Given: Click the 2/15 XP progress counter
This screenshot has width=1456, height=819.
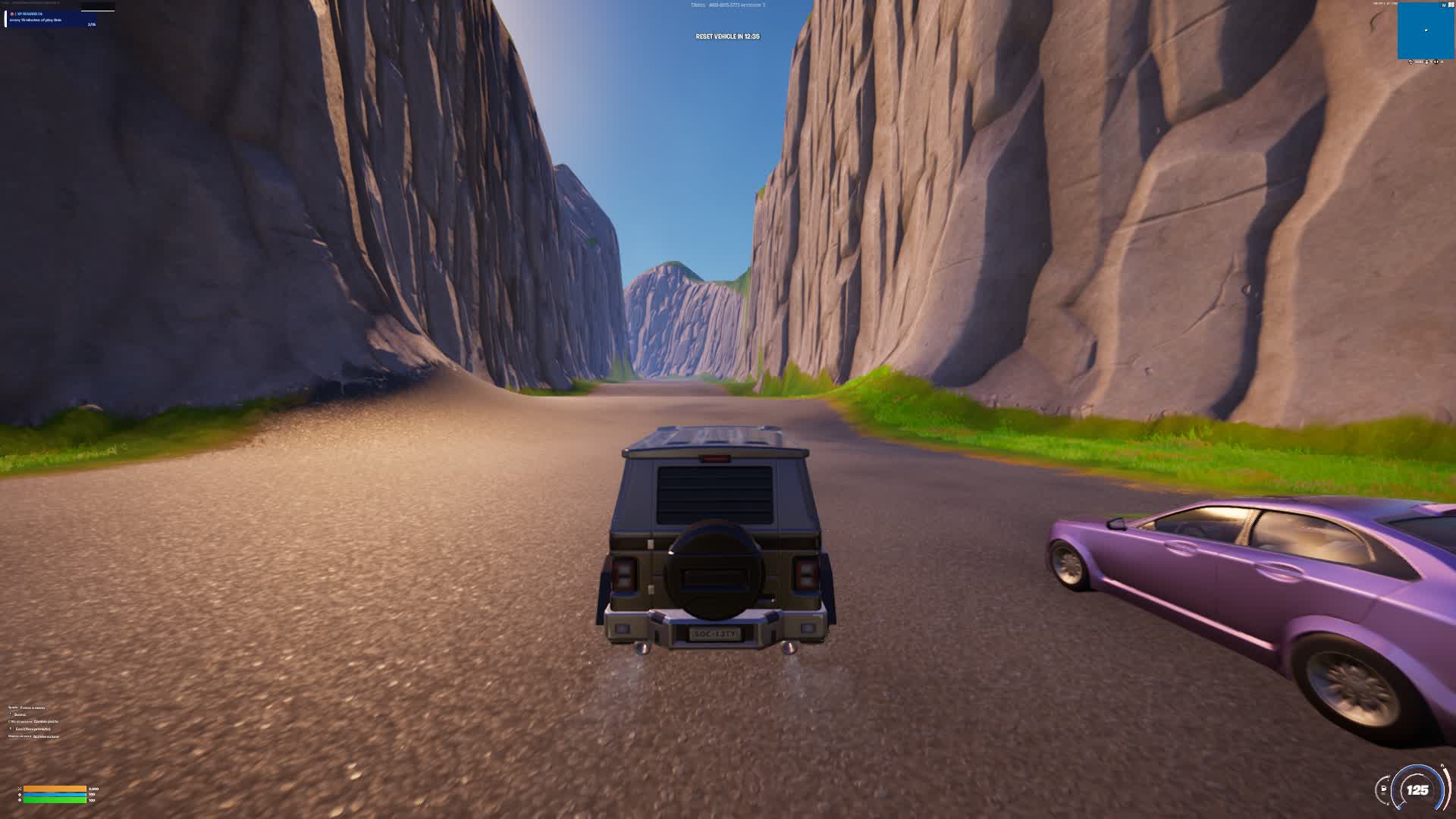Looking at the screenshot, I should (x=92, y=24).
